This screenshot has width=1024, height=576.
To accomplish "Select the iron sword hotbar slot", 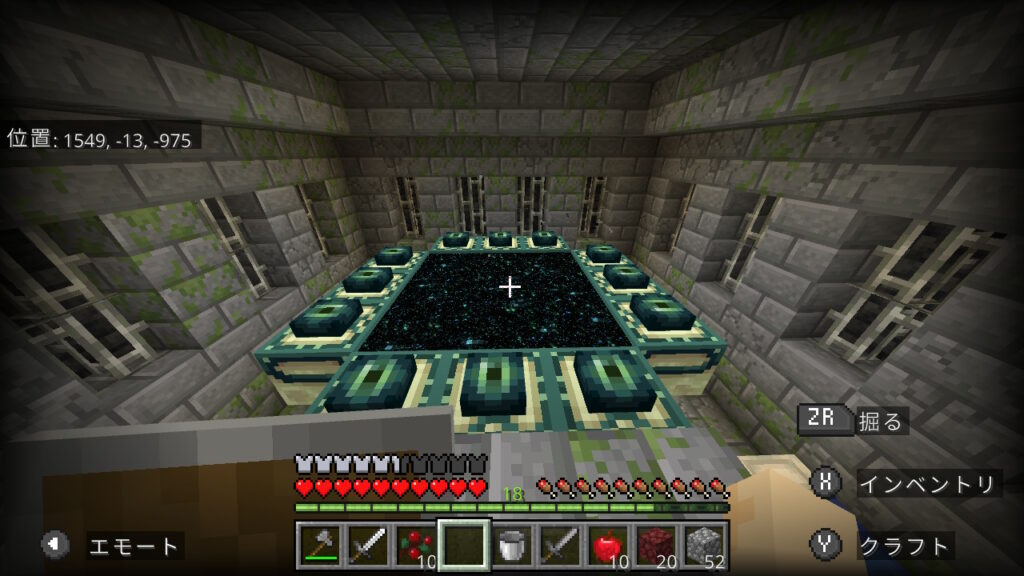I will pos(367,546).
